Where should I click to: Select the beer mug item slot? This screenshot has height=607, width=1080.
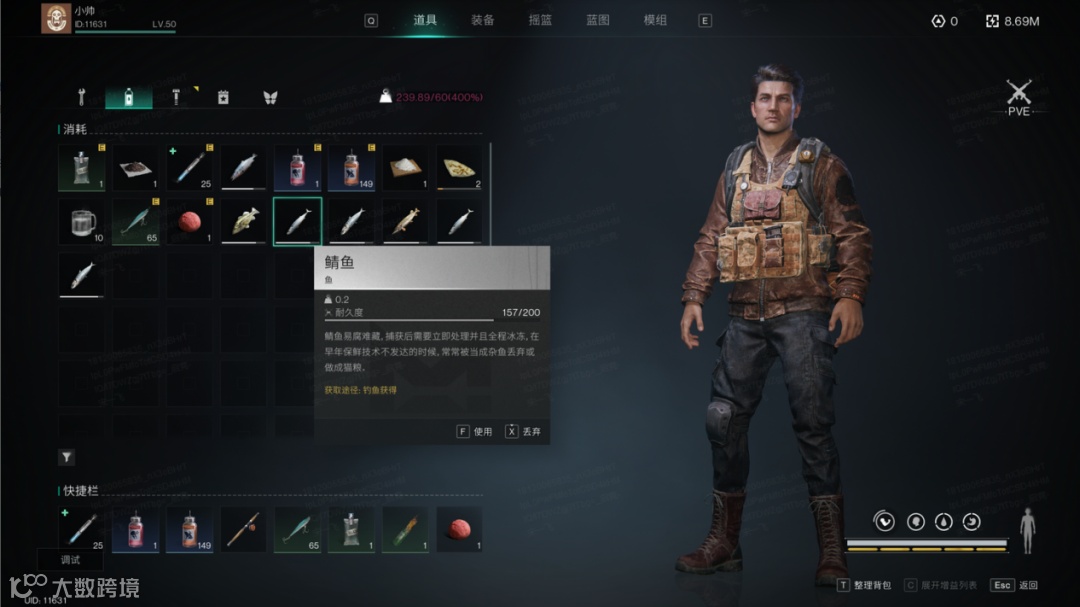pyautogui.click(x=82, y=221)
